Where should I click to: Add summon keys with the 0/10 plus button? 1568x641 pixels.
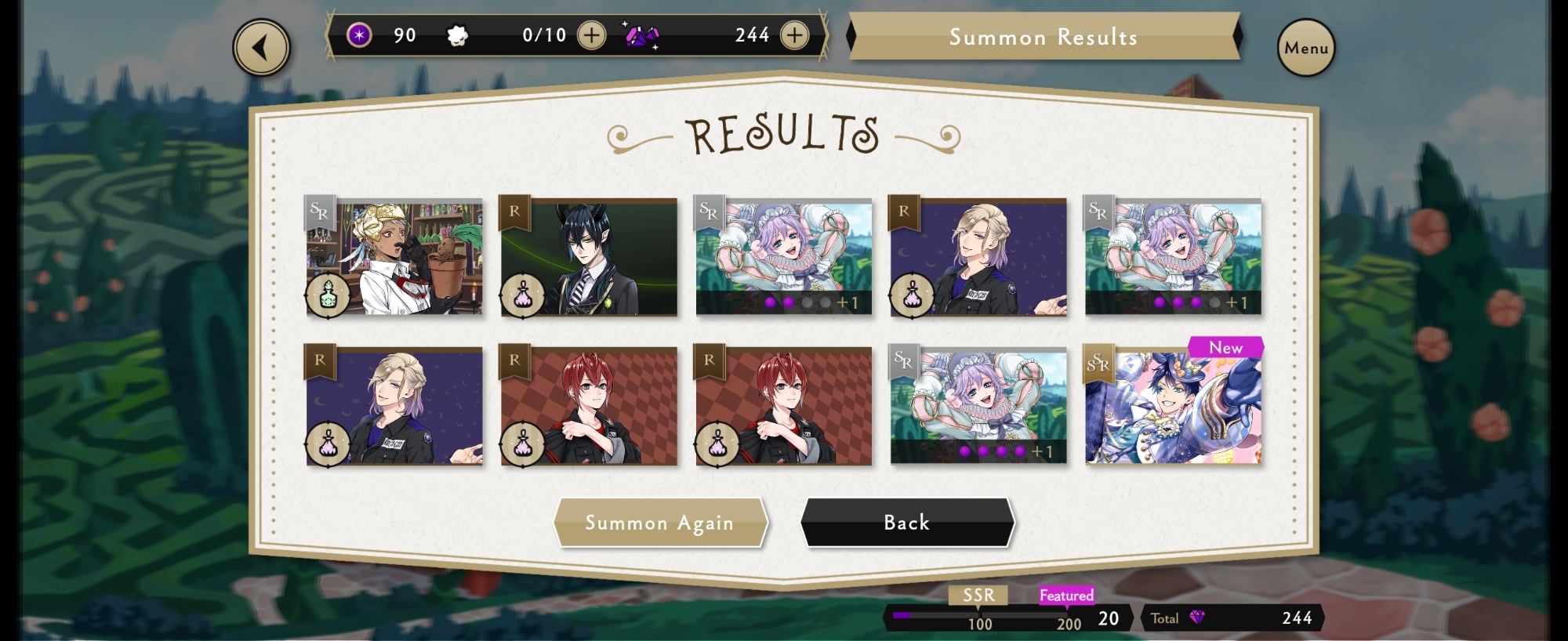coord(591,35)
